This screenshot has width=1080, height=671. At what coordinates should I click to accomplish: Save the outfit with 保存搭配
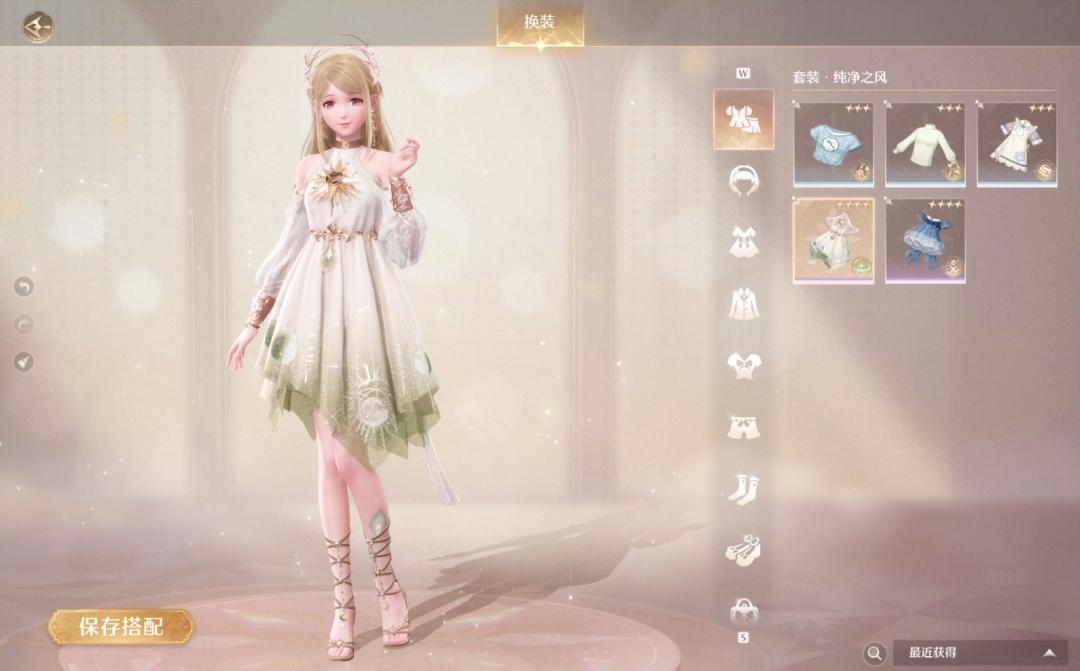(121, 627)
